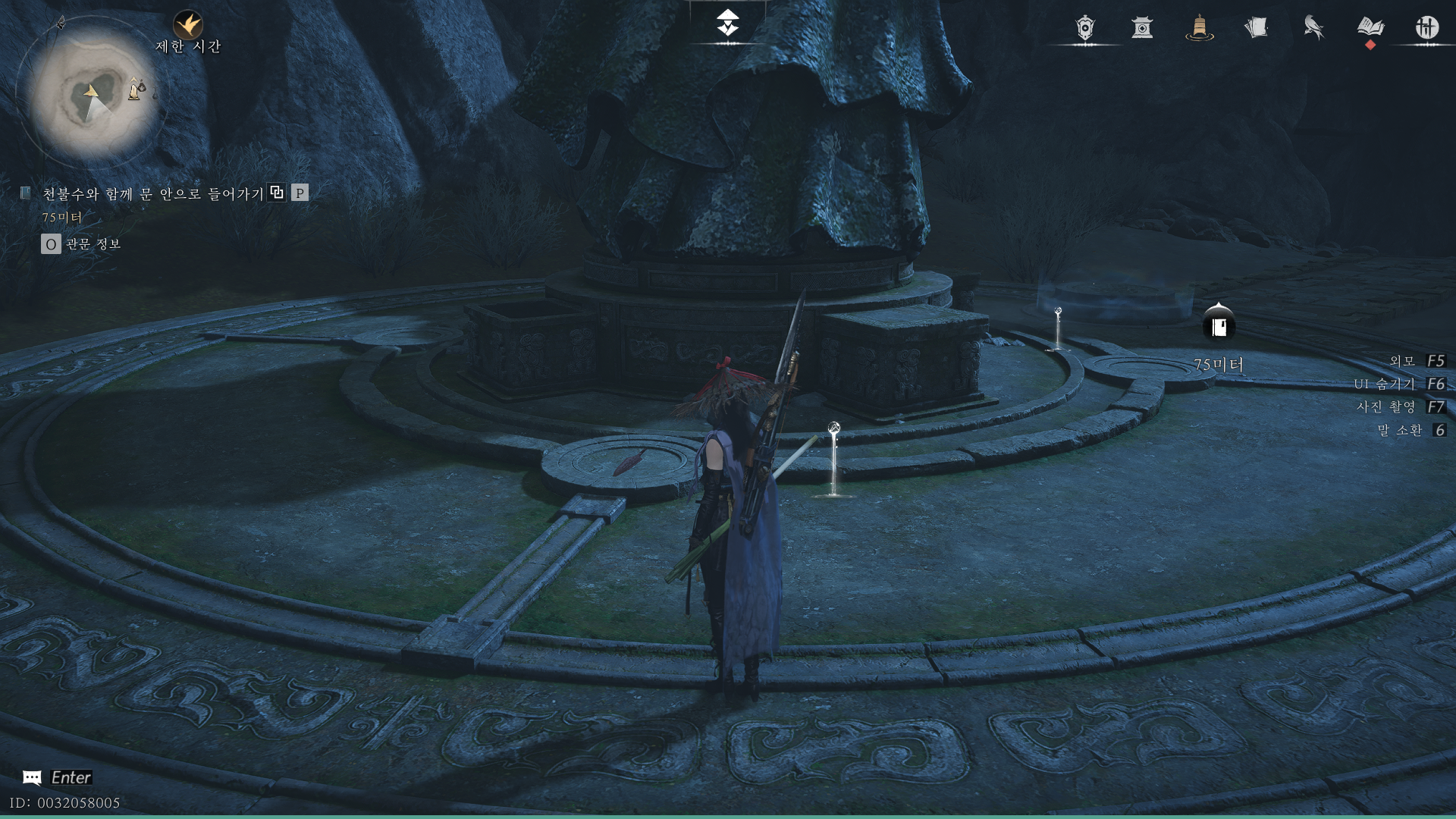Open the chat box speech bubble
The width and height of the screenshot is (1456, 819).
click(x=32, y=777)
